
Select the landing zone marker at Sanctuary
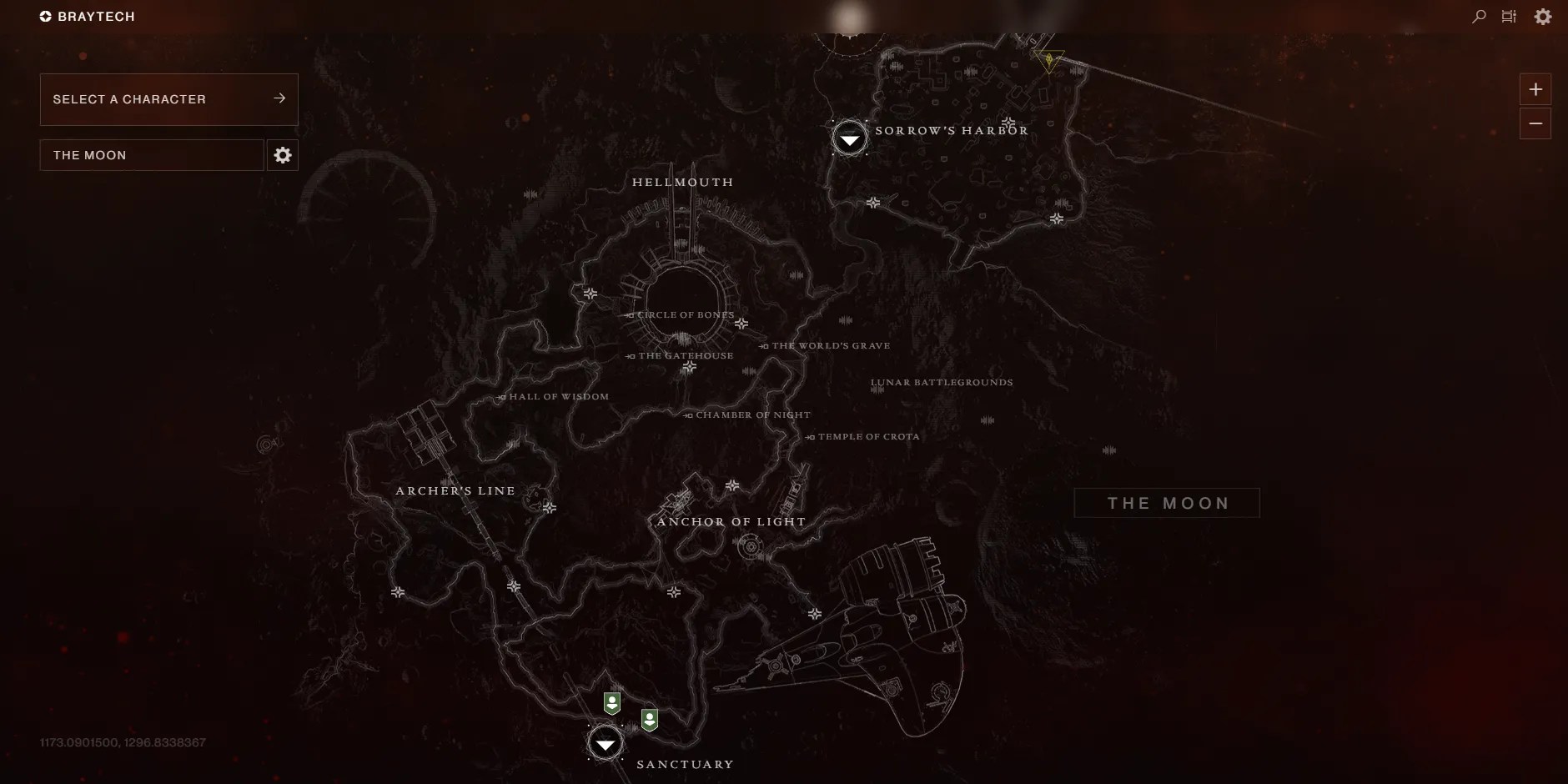point(606,745)
